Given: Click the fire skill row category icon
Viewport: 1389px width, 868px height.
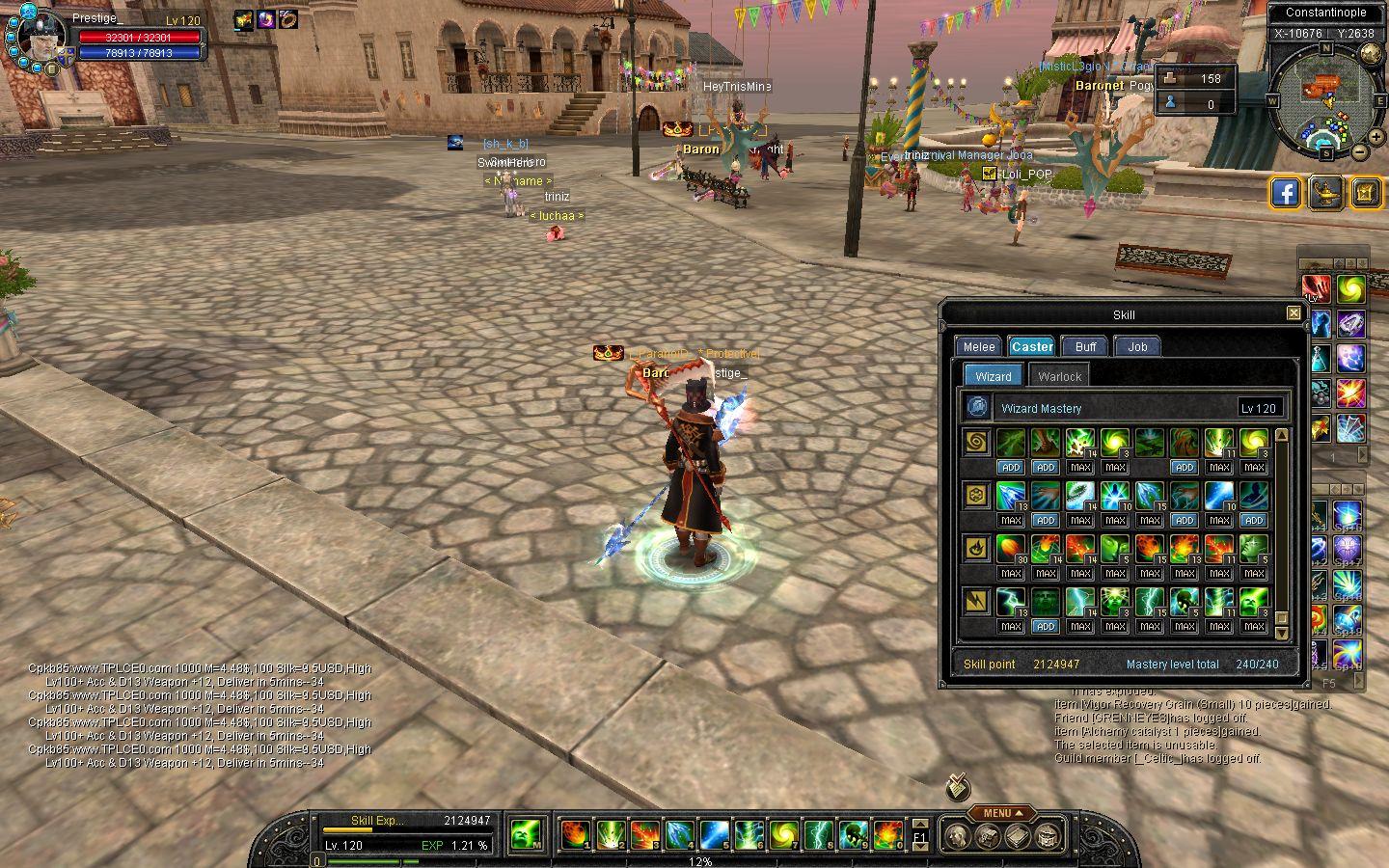Looking at the screenshot, I should 976,550.
